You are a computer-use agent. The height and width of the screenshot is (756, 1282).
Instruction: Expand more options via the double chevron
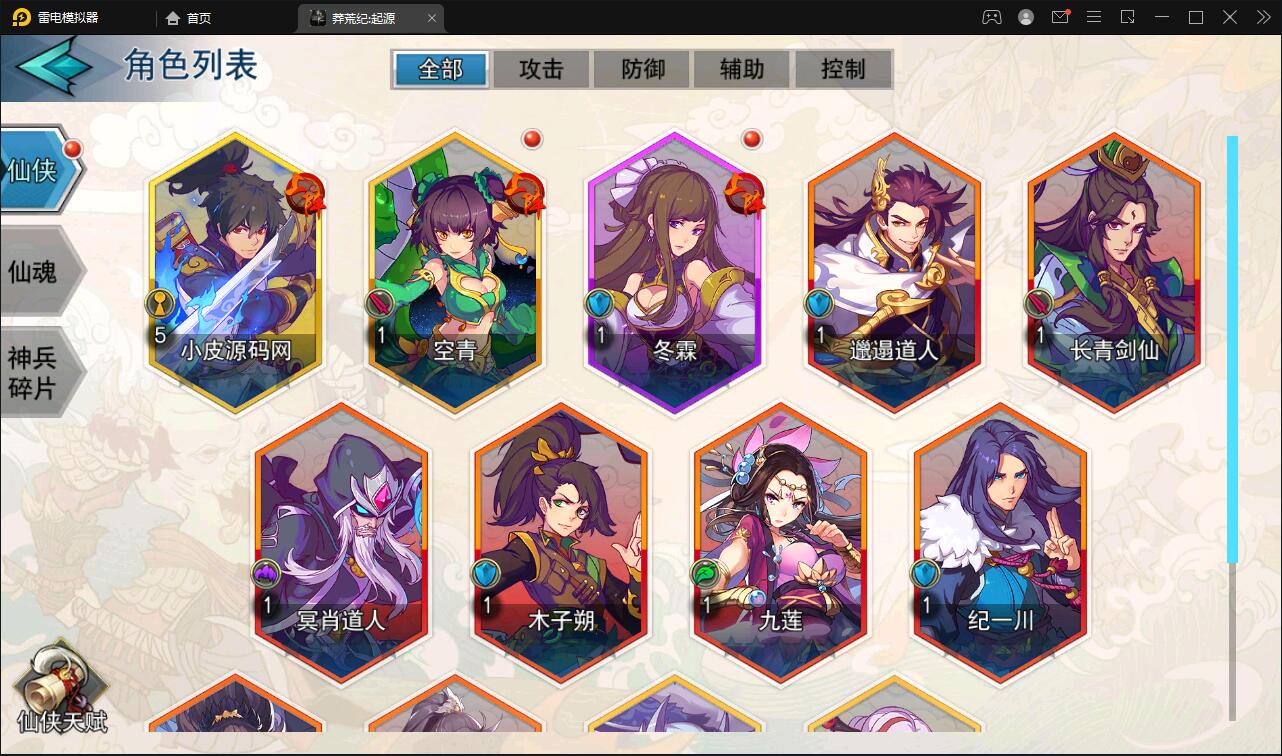click(1262, 17)
